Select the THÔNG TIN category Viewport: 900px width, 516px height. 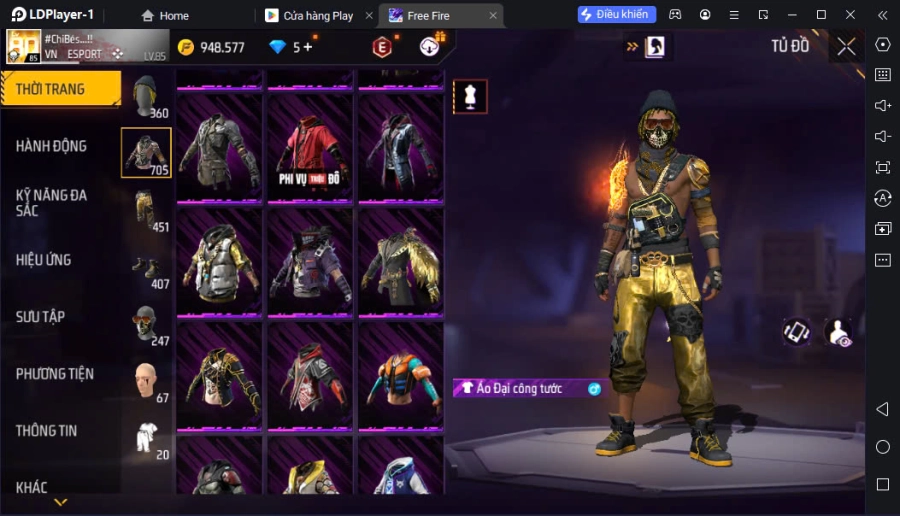[x=47, y=431]
